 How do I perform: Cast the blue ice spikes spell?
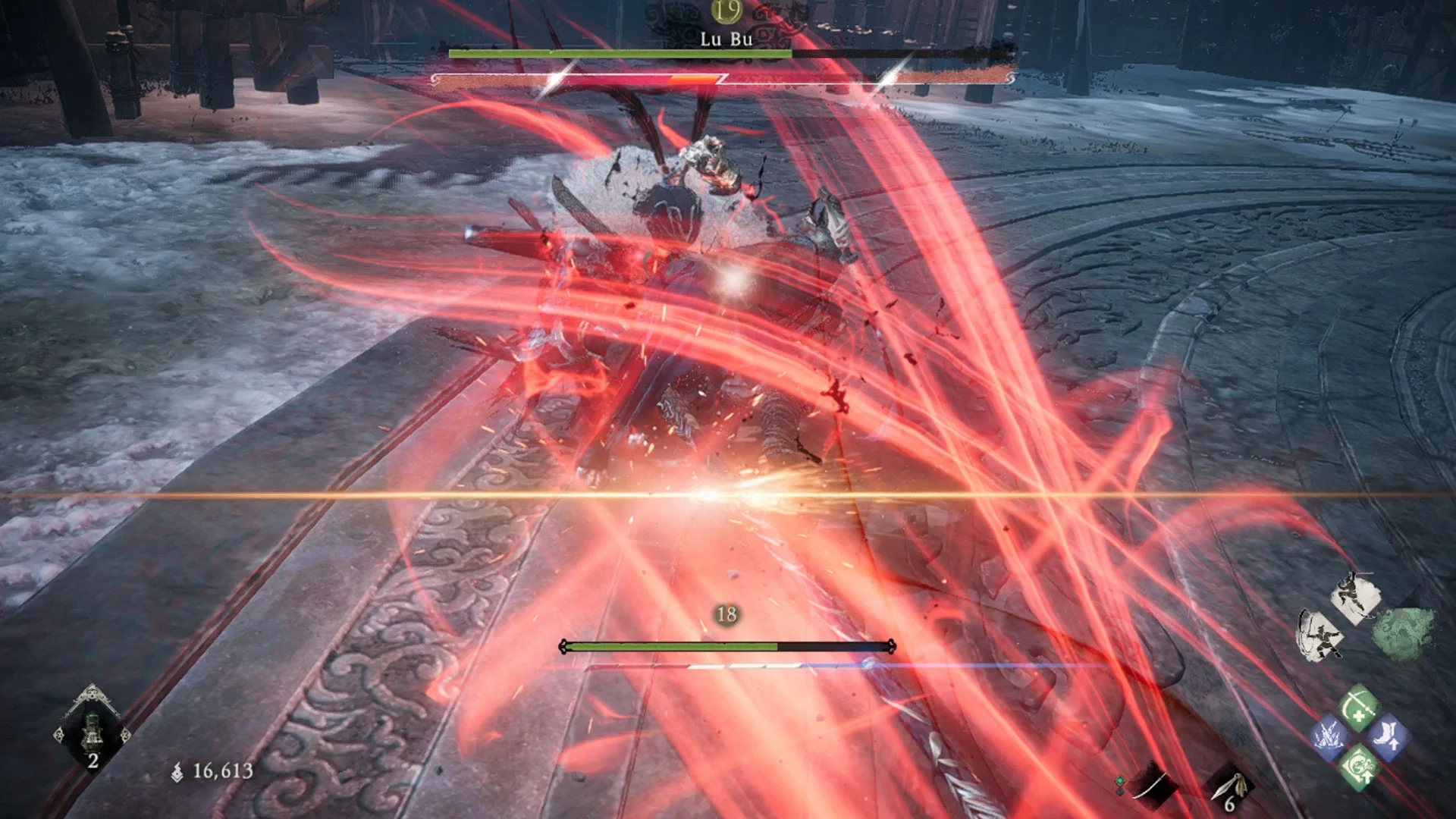coord(1329,737)
